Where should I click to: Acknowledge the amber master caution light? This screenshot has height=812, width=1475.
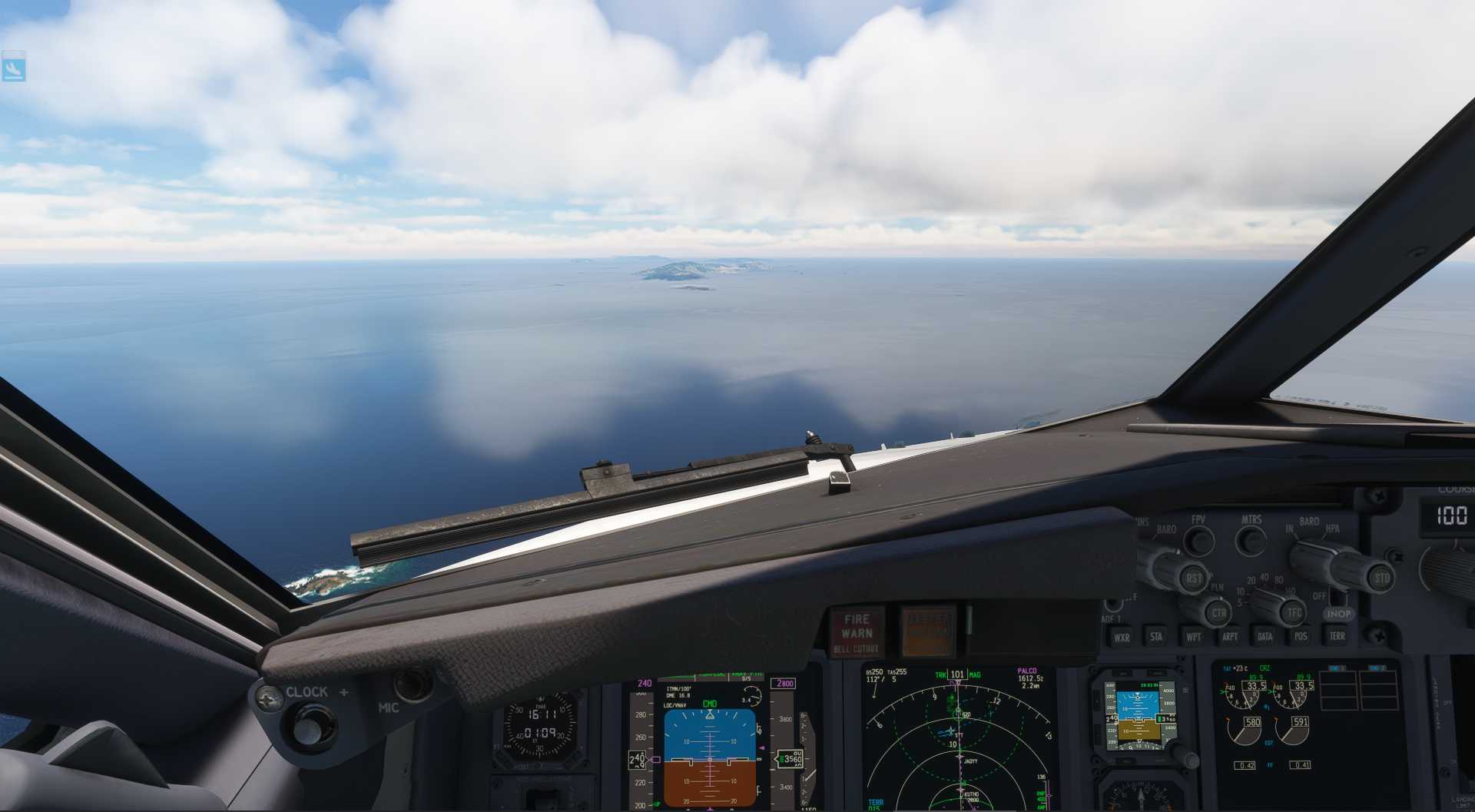(x=928, y=631)
